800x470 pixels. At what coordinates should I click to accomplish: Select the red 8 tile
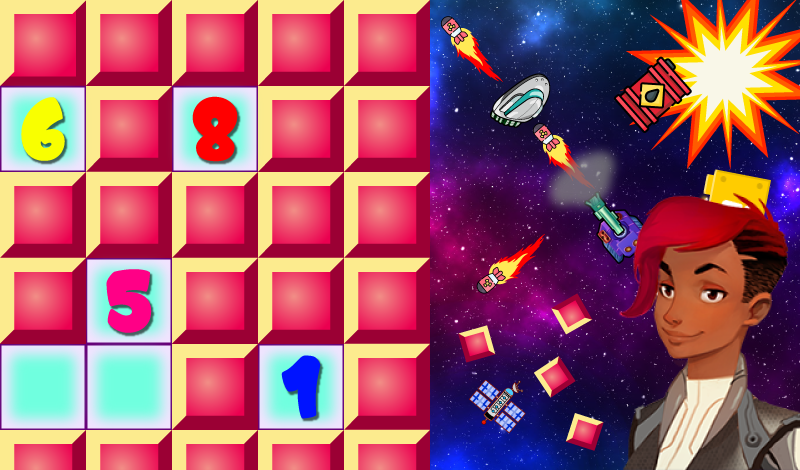point(215,129)
